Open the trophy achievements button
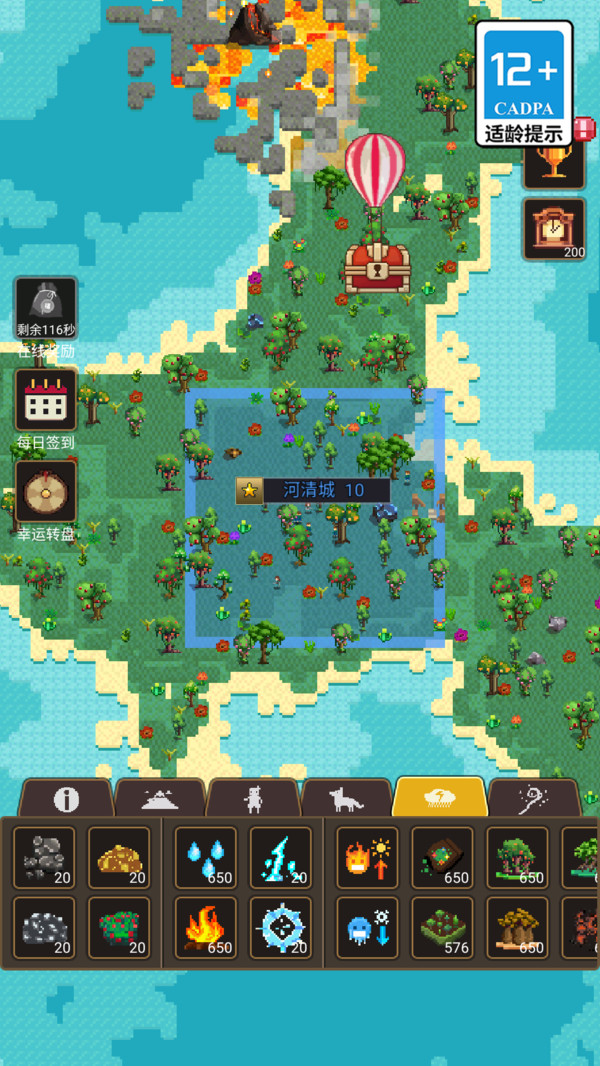The image size is (600, 1066). click(x=553, y=164)
